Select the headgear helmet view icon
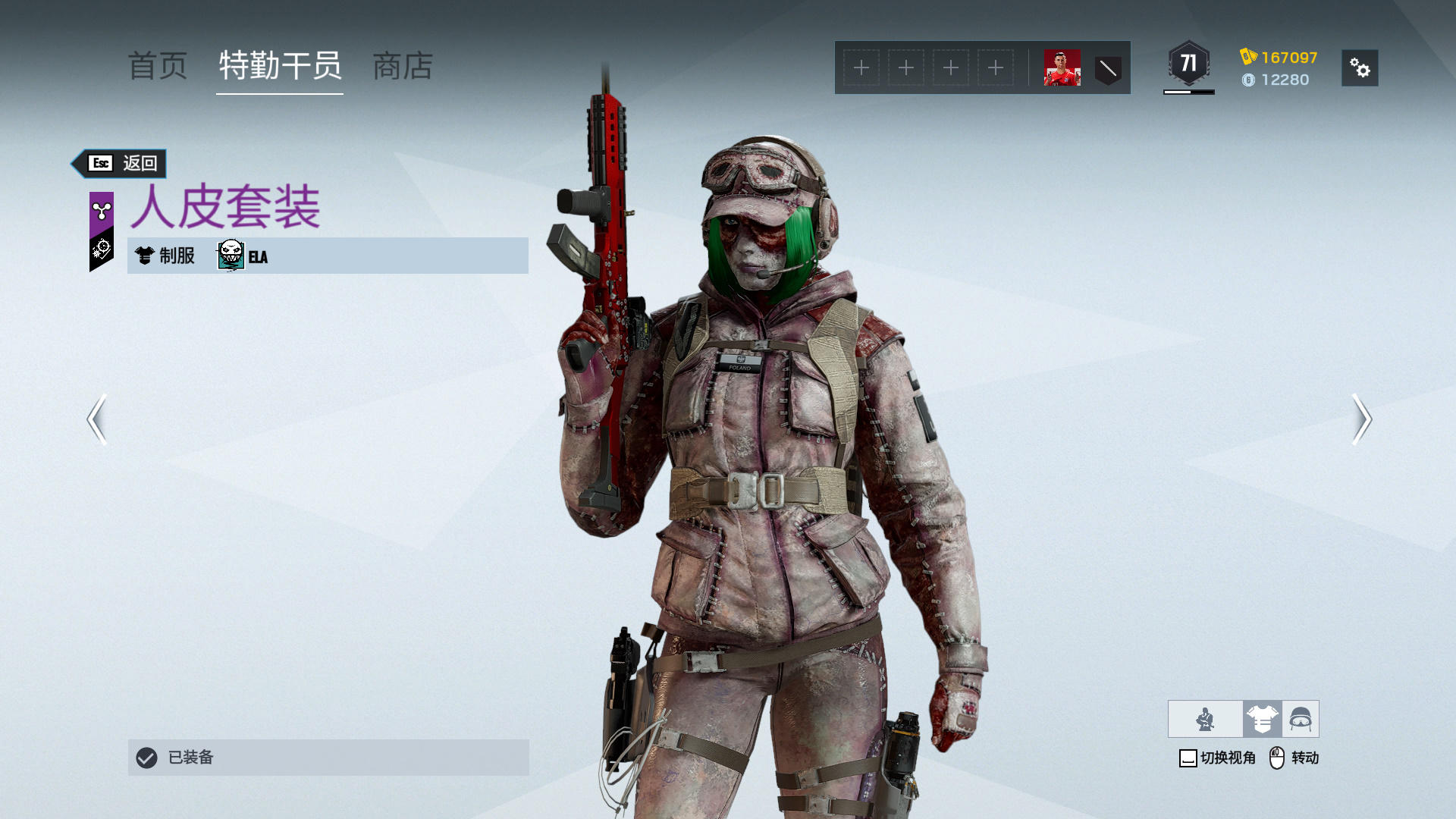Image resolution: width=1456 pixels, height=819 pixels. [1301, 719]
